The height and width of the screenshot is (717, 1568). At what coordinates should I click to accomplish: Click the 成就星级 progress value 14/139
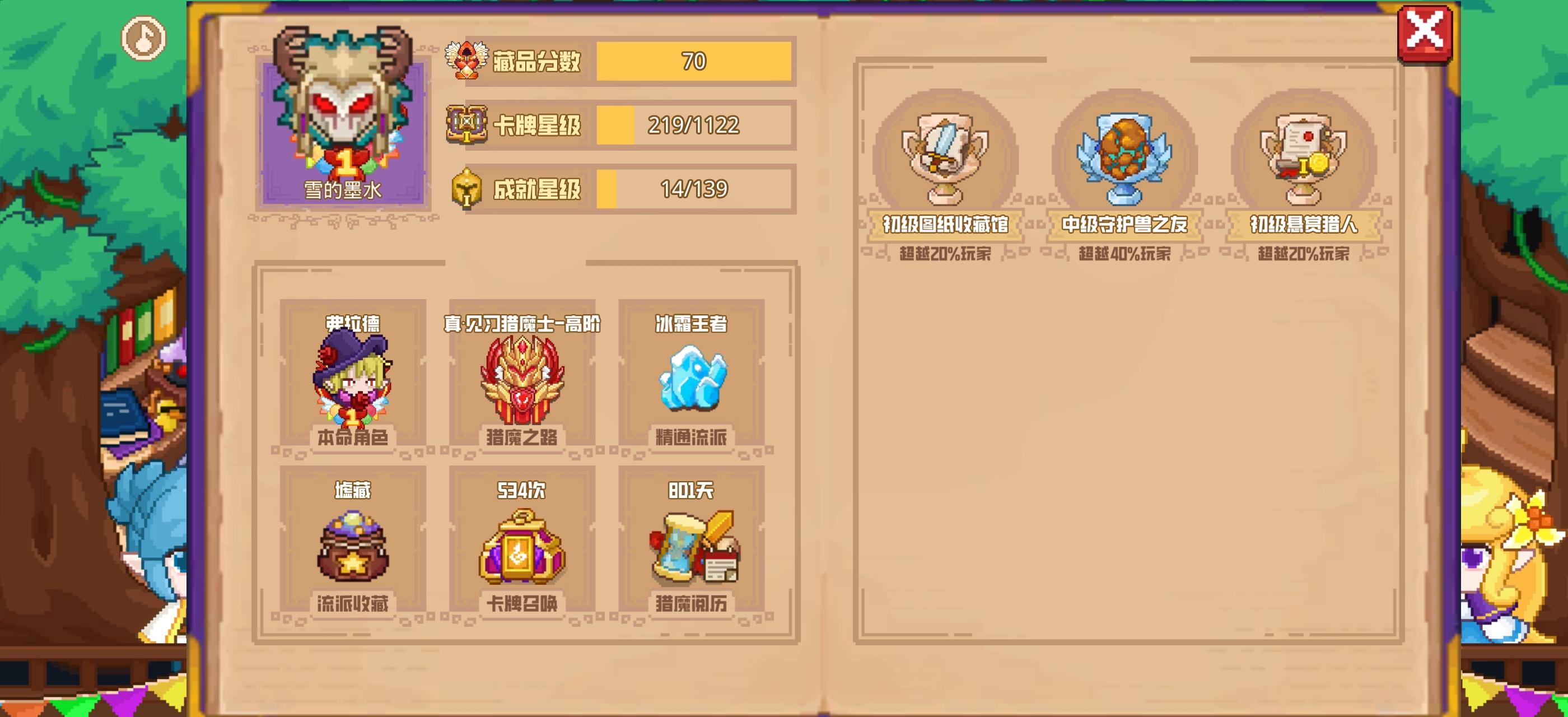(x=694, y=189)
